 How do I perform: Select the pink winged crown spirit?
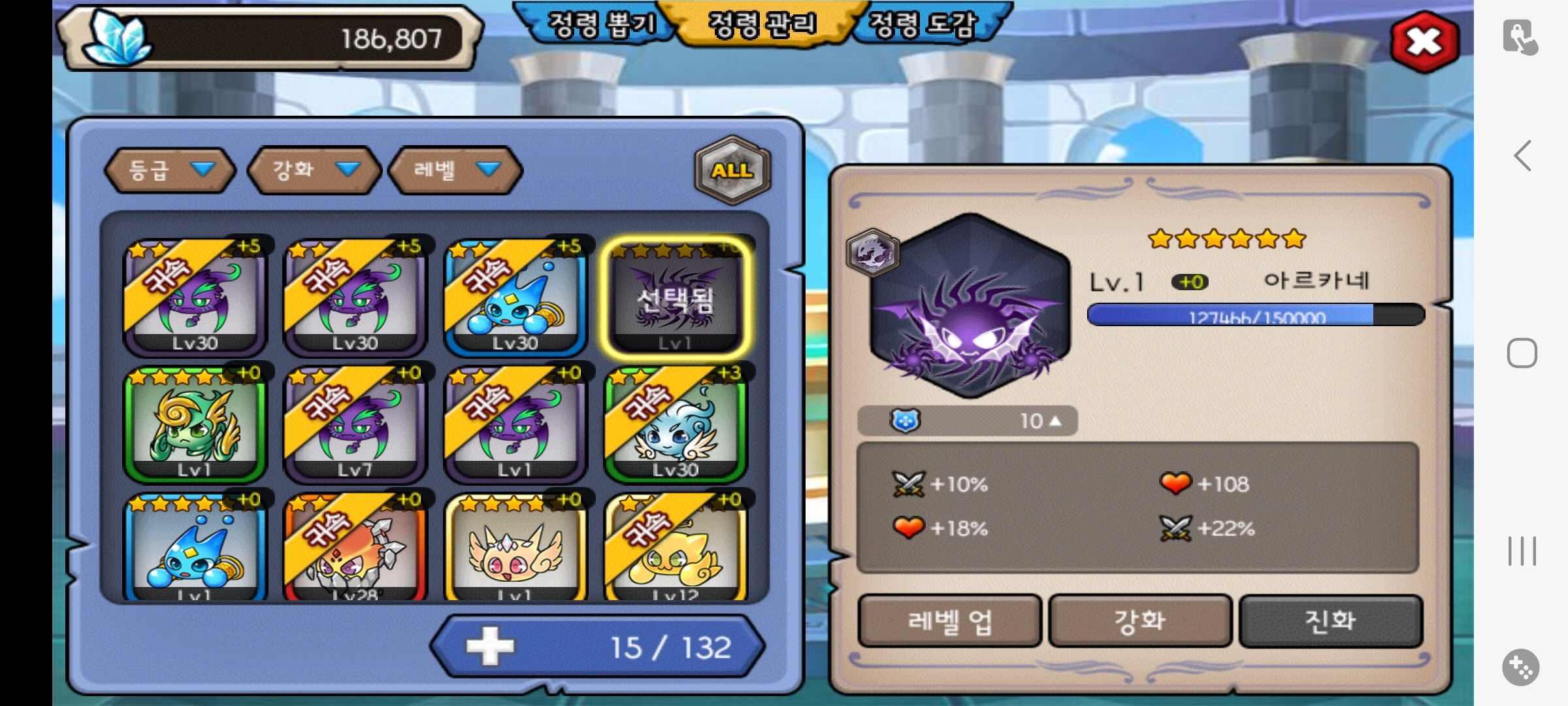[515, 549]
